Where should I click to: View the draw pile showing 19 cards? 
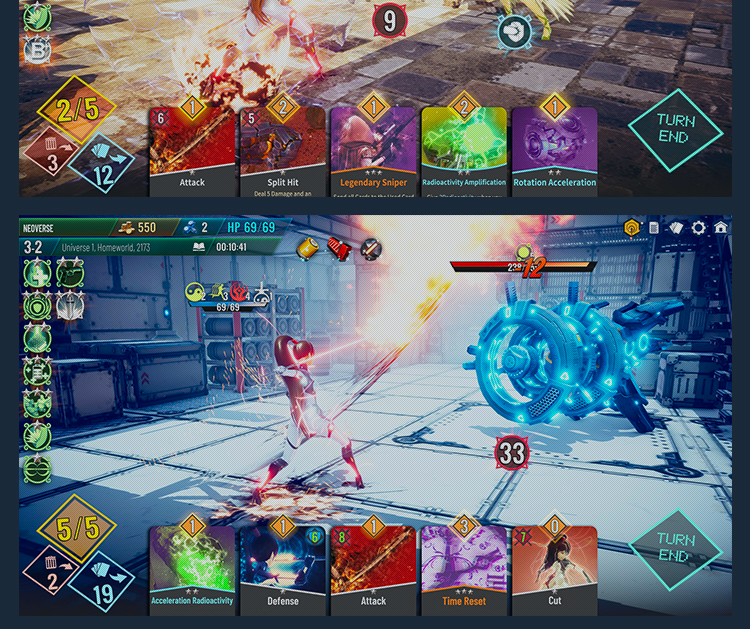pos(101,581)
